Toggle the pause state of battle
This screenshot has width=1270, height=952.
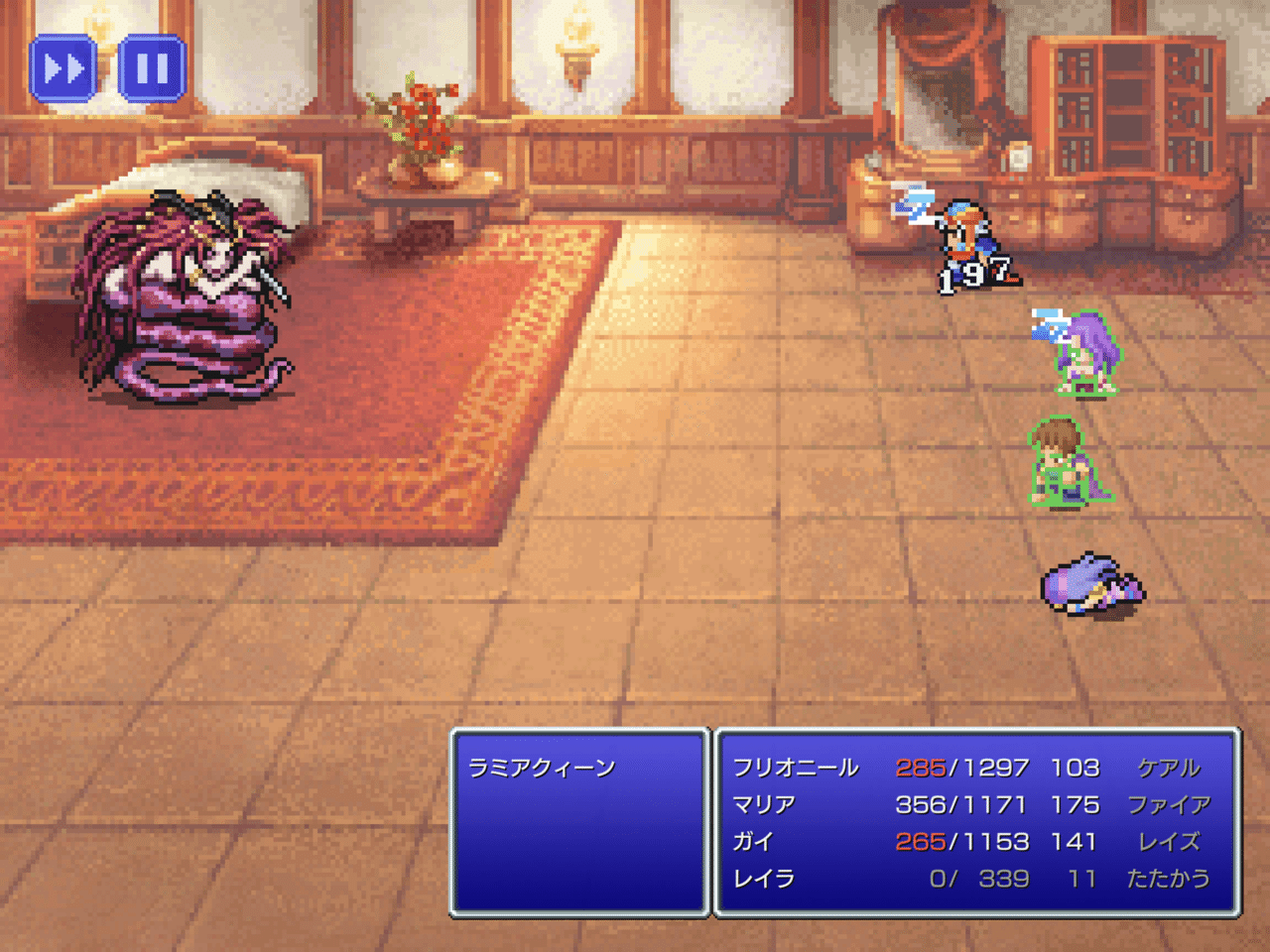pyautogui.click(x=149, y=69)
